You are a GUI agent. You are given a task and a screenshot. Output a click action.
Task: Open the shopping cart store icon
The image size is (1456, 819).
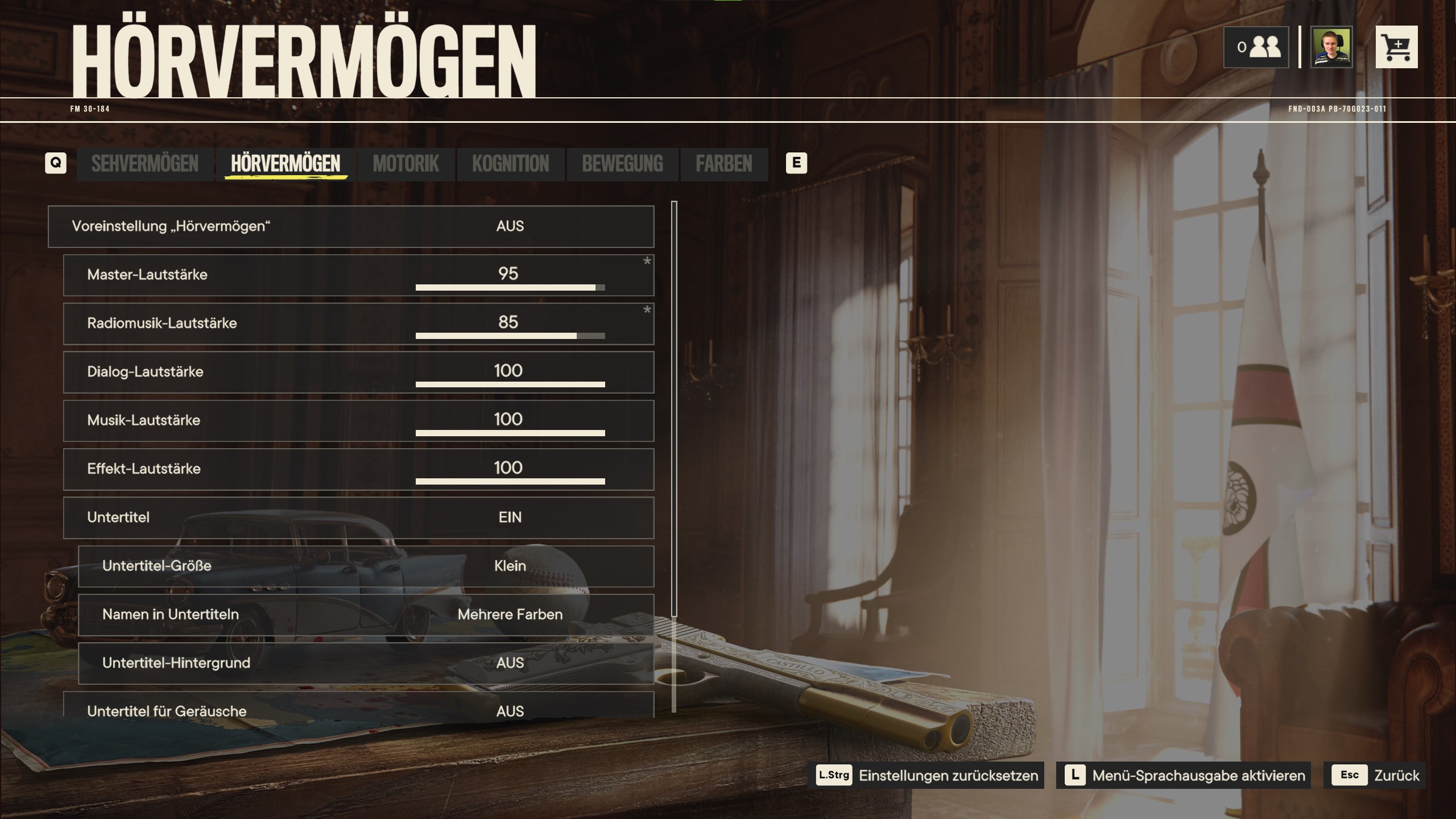pyautogui.click(x=1396, y=47)
